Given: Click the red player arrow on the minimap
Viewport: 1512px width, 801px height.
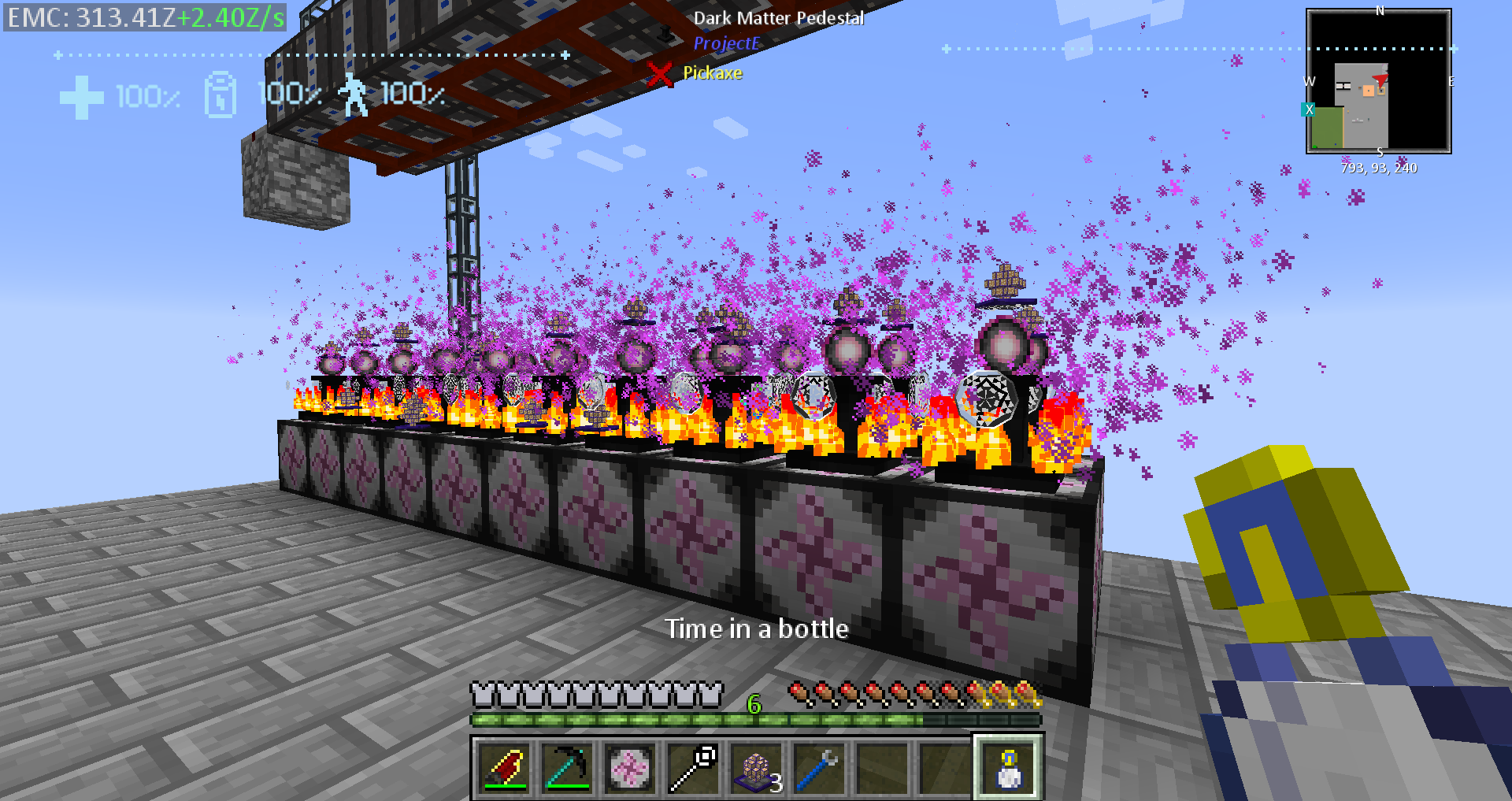Looking at the screenshot, I should [1380, 80].
